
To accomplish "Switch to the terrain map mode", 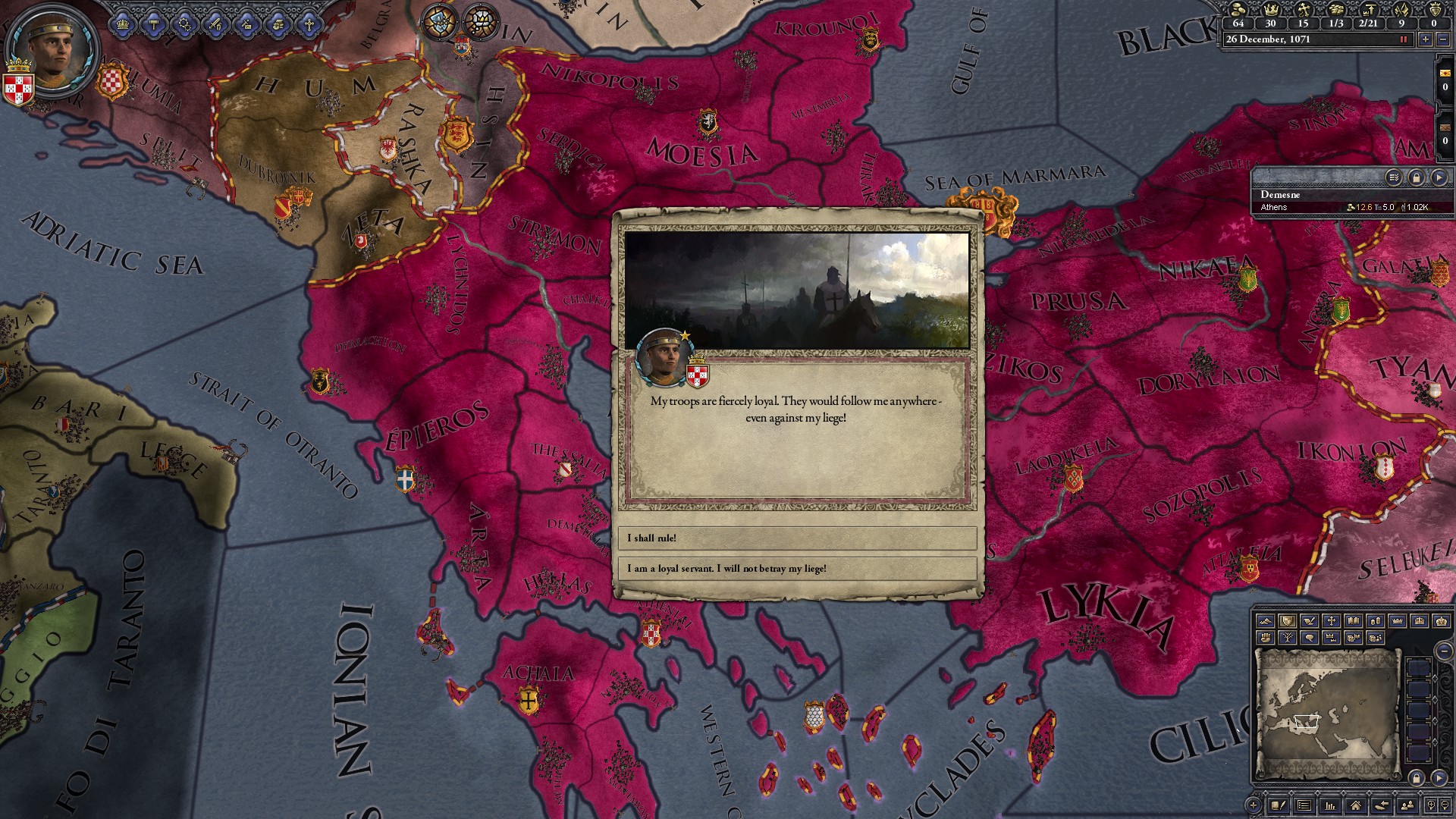I will tap(1265, 620).
